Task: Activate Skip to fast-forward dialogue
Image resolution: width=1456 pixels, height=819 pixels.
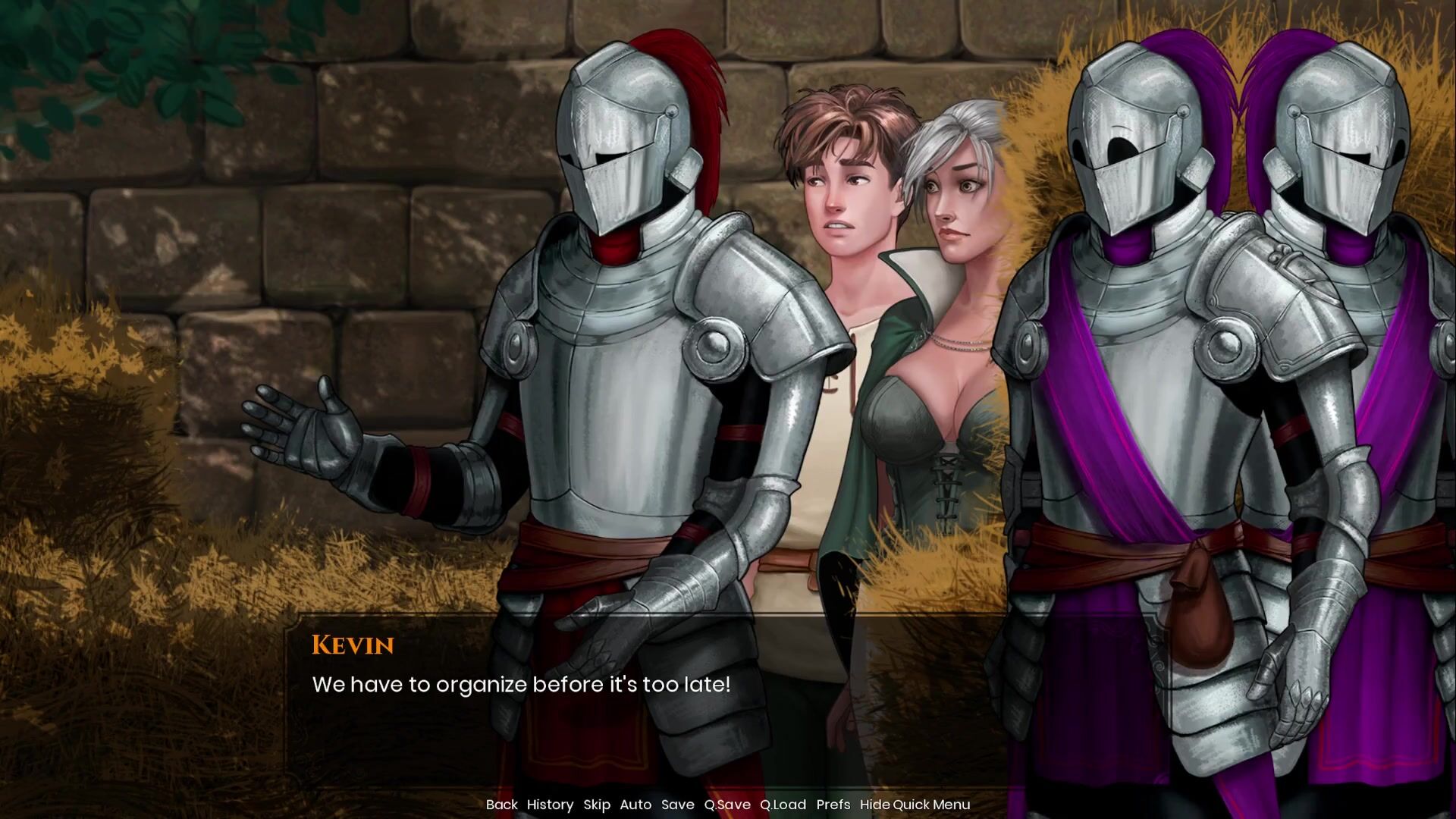Action: [x=597, y=805]
